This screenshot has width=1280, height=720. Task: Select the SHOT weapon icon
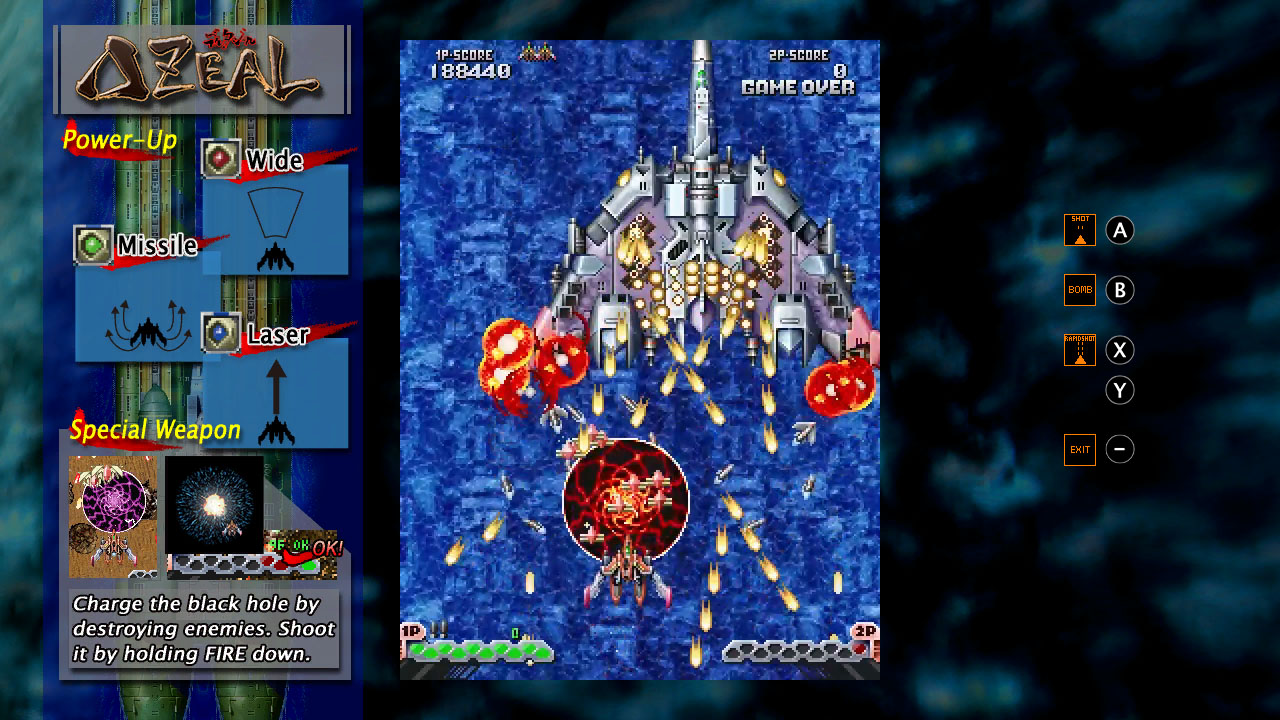pos(1079,229)
